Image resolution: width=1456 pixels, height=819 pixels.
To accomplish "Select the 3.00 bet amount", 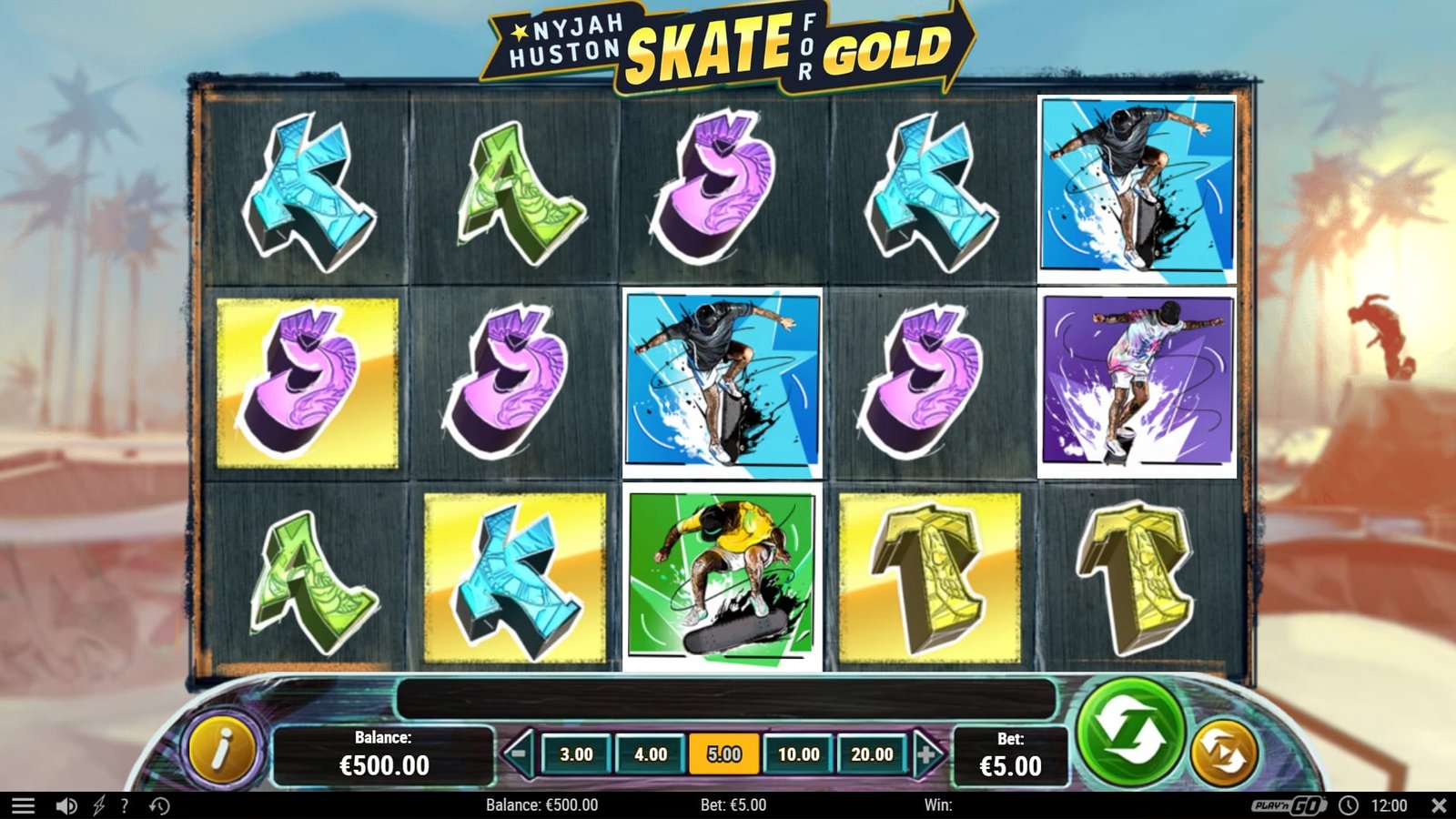I will [x=576, y=754].
